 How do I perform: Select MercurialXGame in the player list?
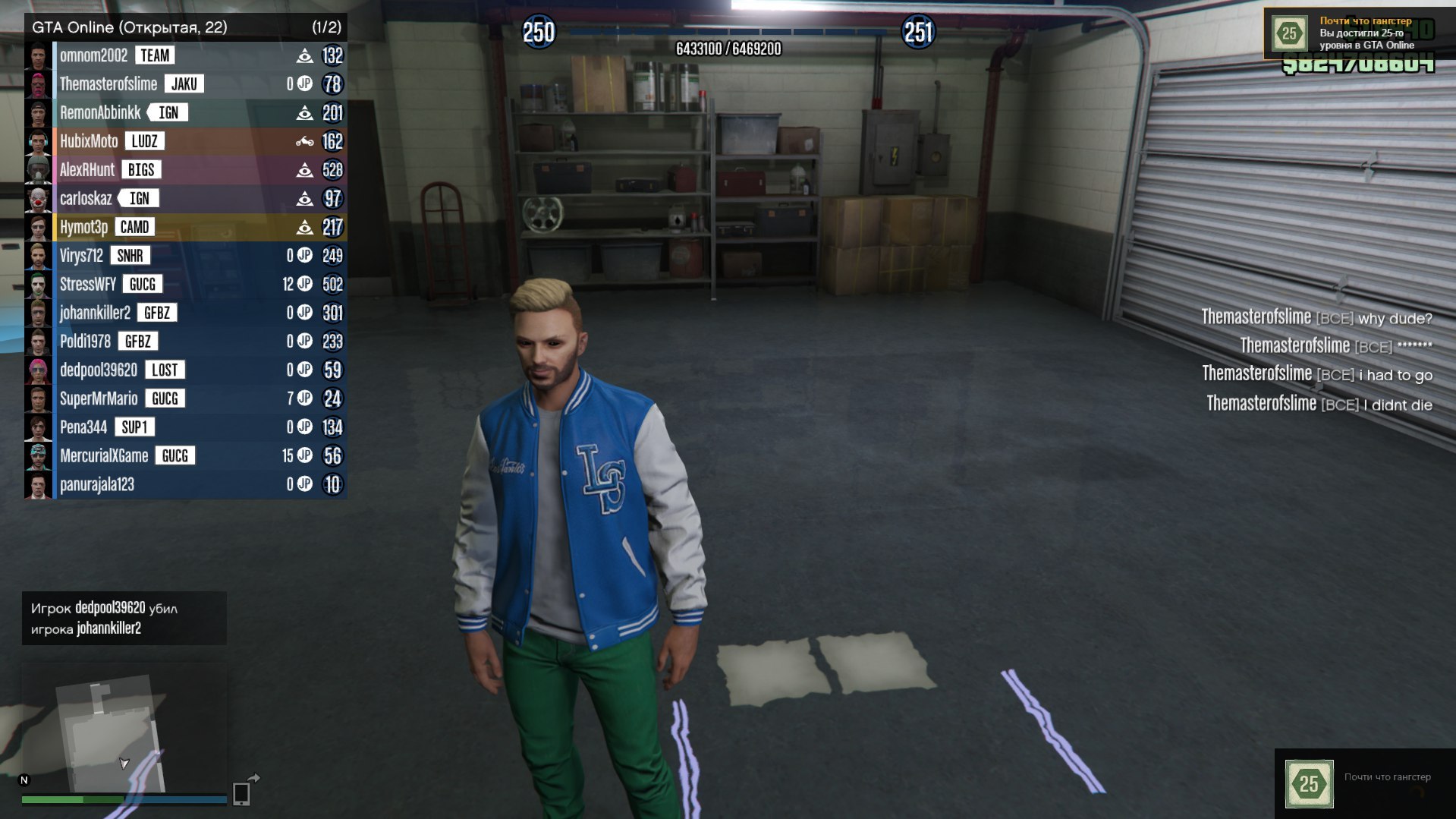104,456
